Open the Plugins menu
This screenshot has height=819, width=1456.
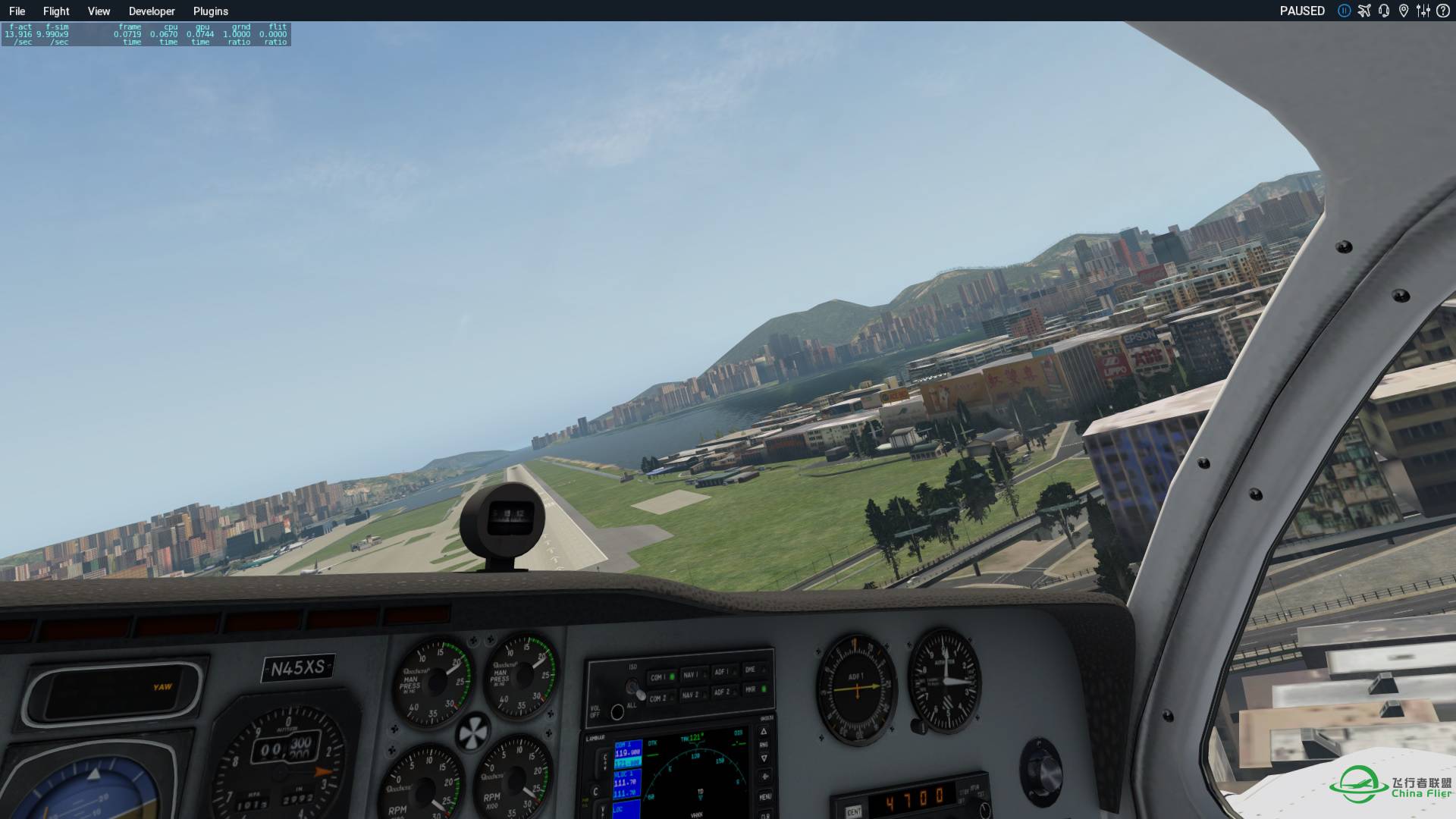[x=210, y=11]
